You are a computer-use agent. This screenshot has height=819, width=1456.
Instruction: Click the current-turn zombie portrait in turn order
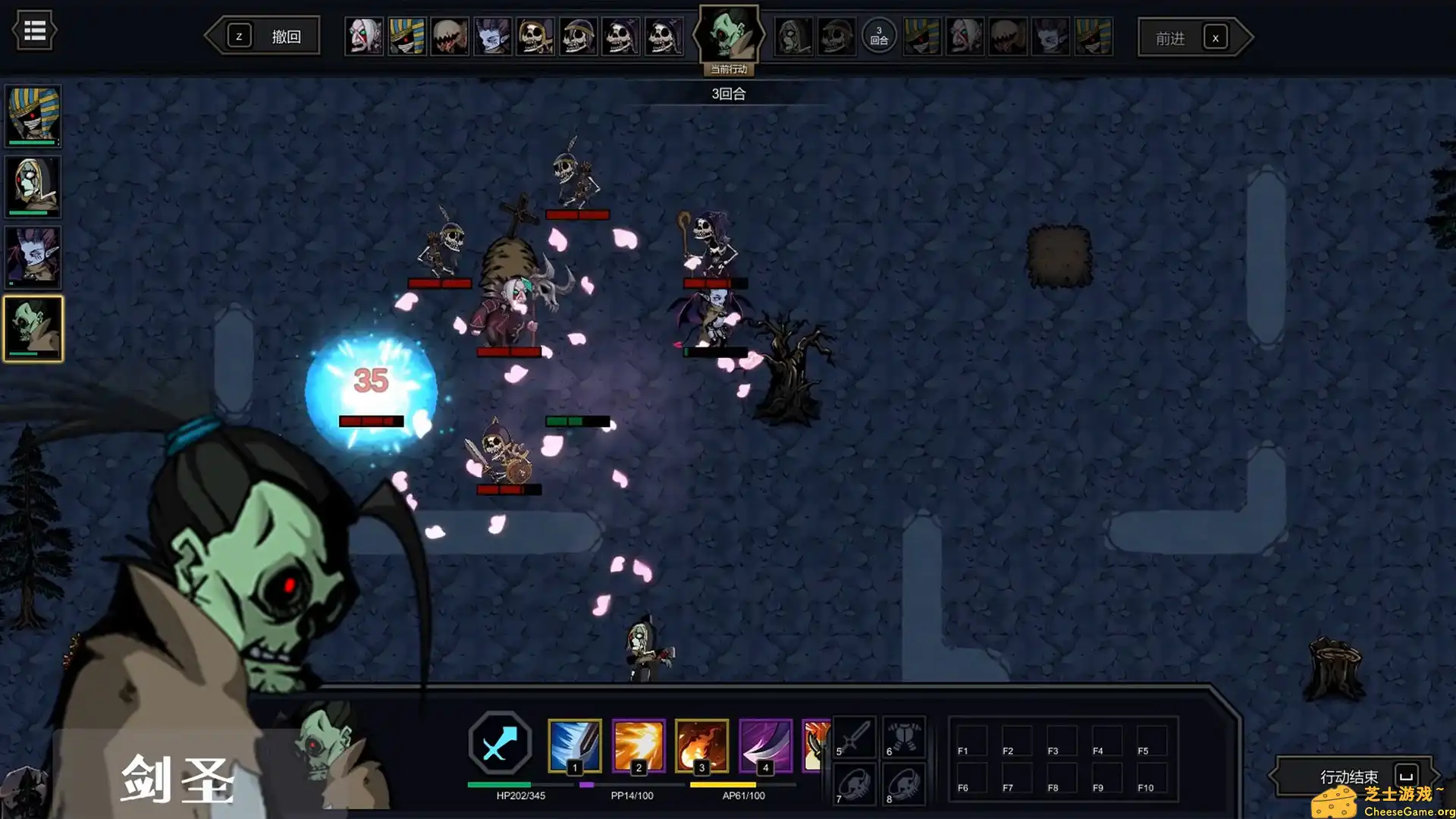click(x=728, y=35)
